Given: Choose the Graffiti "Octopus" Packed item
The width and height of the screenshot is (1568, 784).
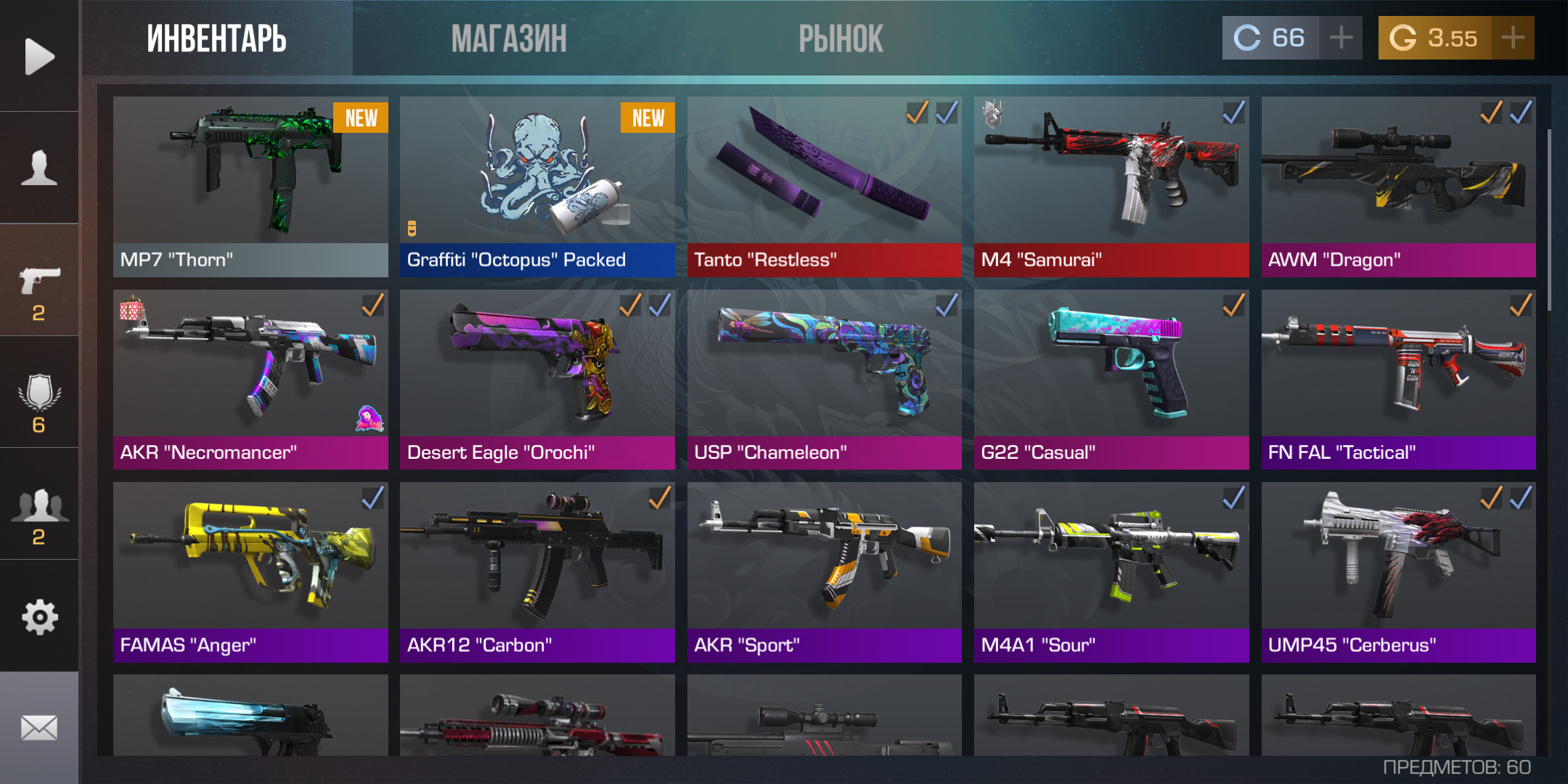Looking at the screenshot, I should 537,187.
